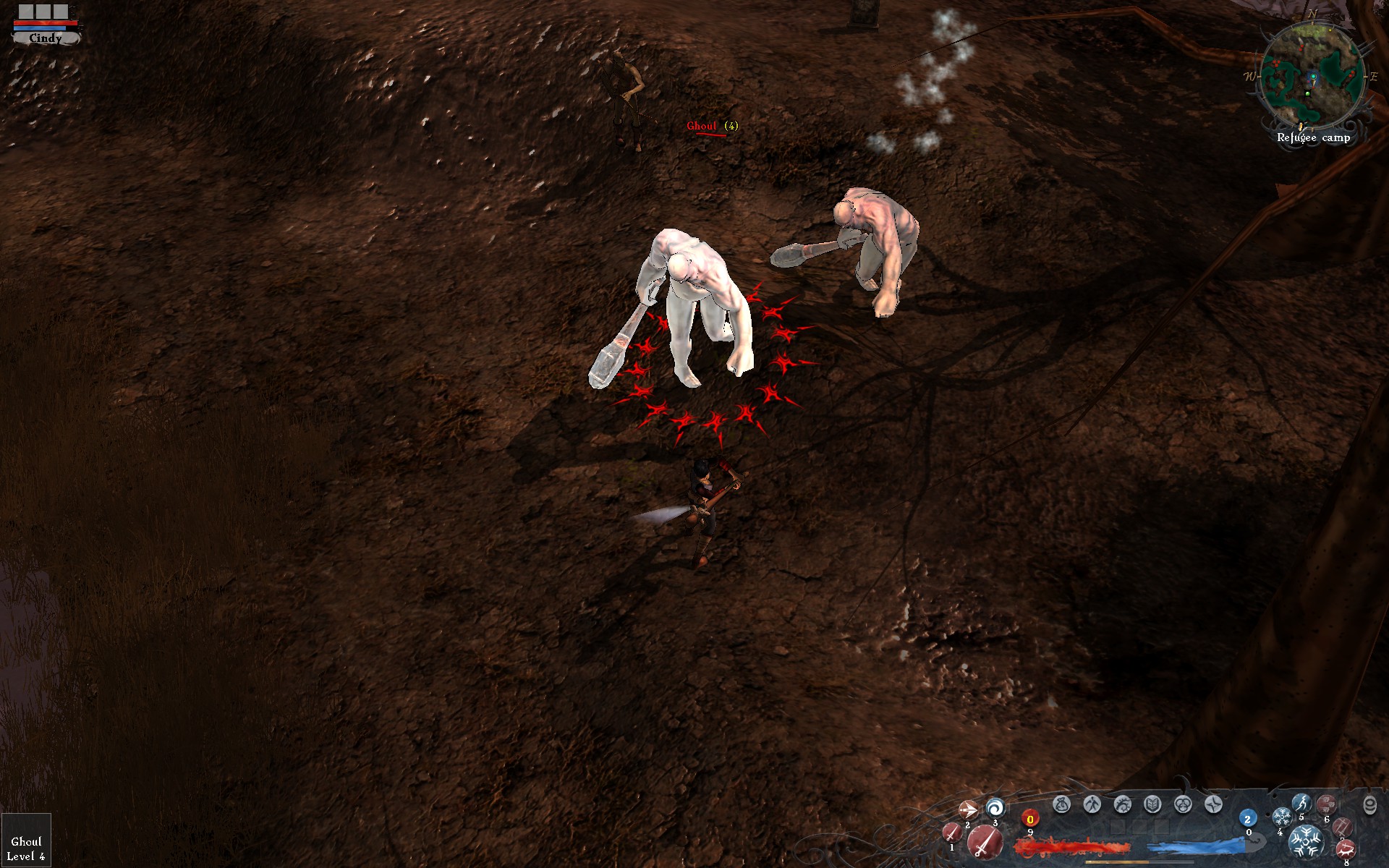This screenshot has width=1389, height=868.
Task: Activate the arrow skill in slot 2
Action: 967,809
